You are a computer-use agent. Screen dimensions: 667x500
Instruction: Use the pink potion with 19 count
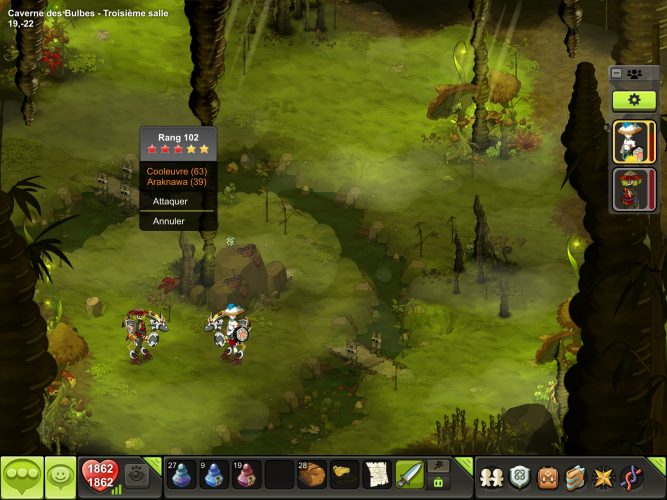click(246, 475)
